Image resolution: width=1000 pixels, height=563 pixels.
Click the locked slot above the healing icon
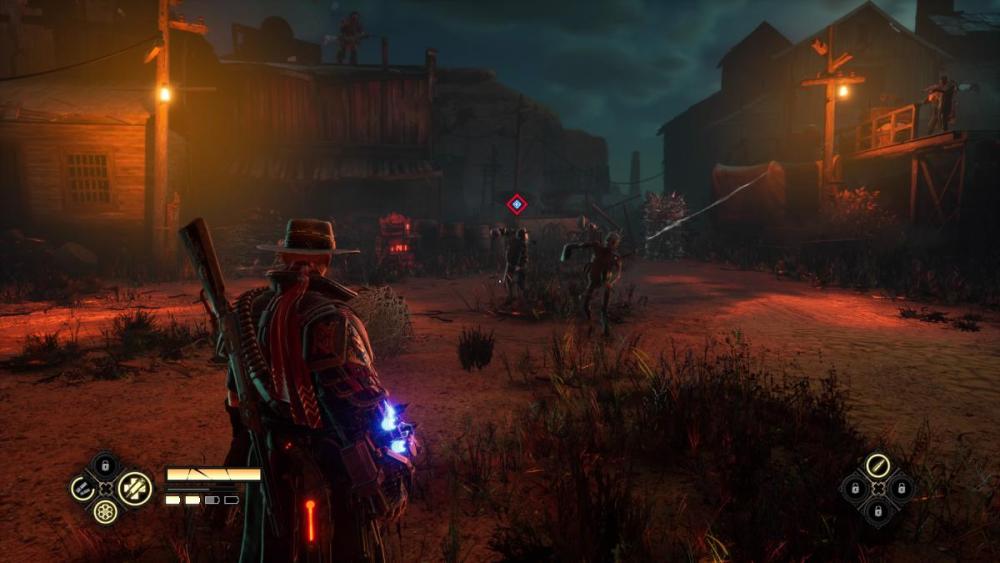click(105, 466)
